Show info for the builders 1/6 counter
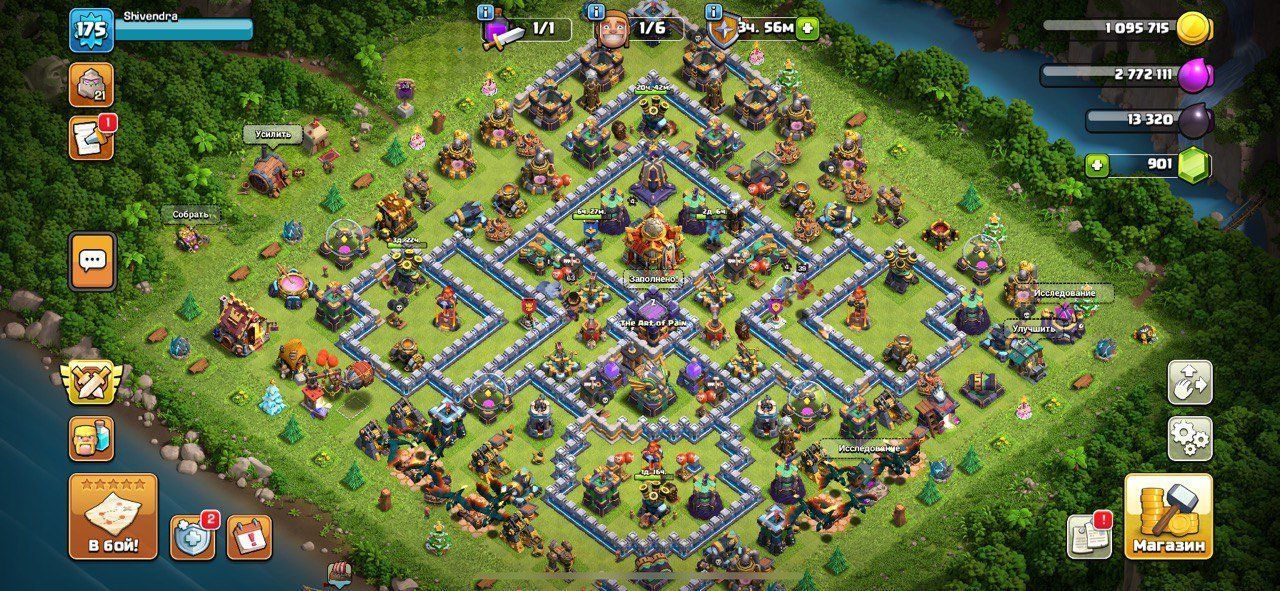The image size is (1280, 591). [x=596, y=13]
